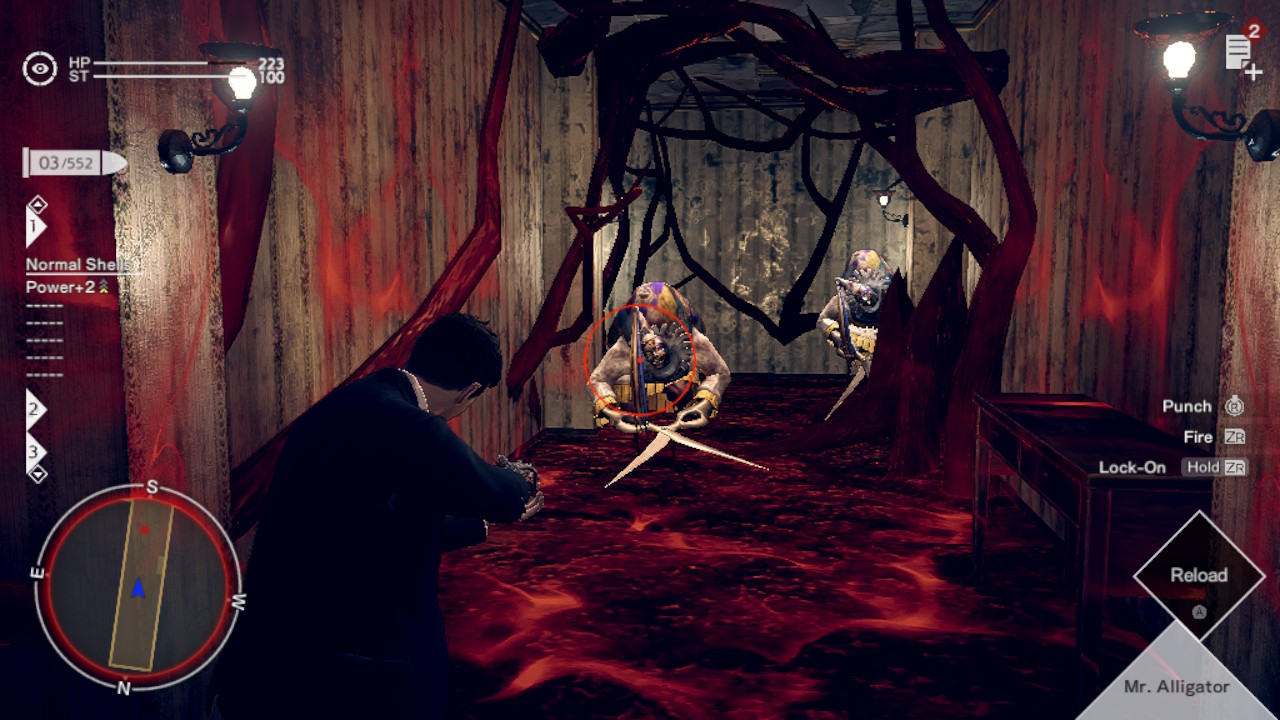The height and width of the screenshot is (720, 1280).
Task: Switch to weapon slot 2
Action: click(35, 409)
